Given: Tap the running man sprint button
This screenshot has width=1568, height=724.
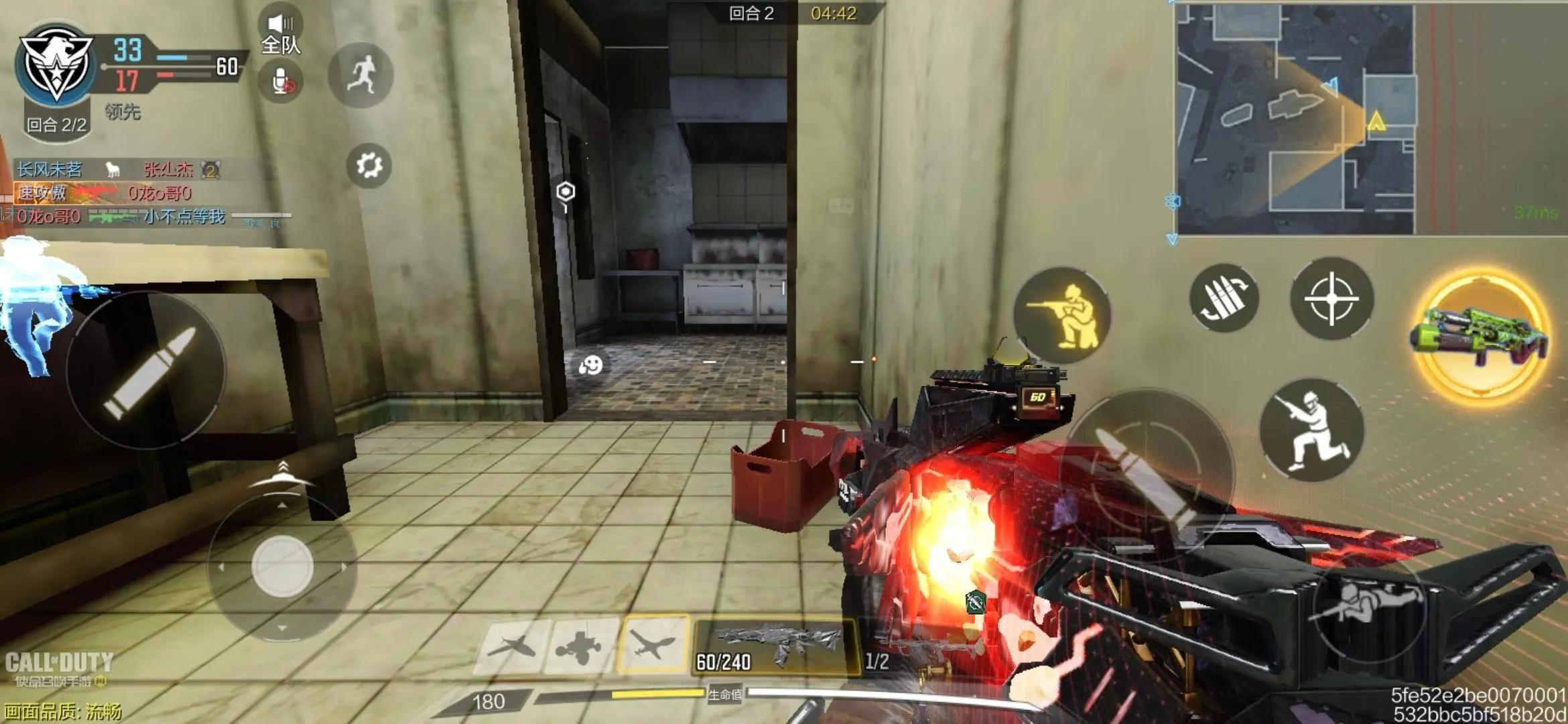Looking at the screenshot, I should 361,74.
